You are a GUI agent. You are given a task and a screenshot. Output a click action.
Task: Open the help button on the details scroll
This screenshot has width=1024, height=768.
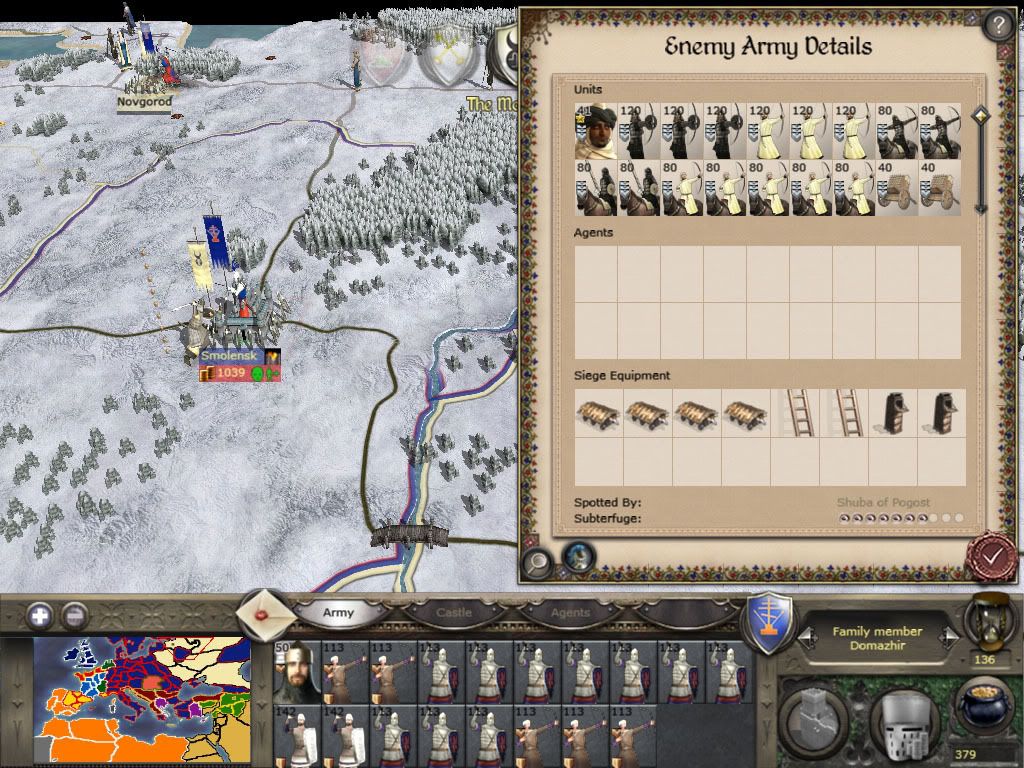point(998,24)
